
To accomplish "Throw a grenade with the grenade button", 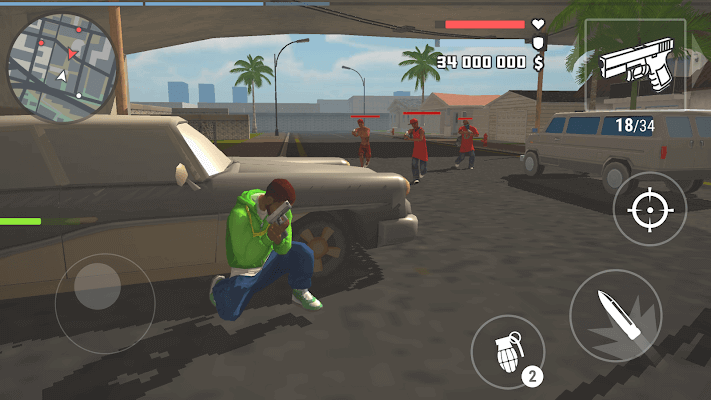I will pyautogui.click(x=507, y=349).
